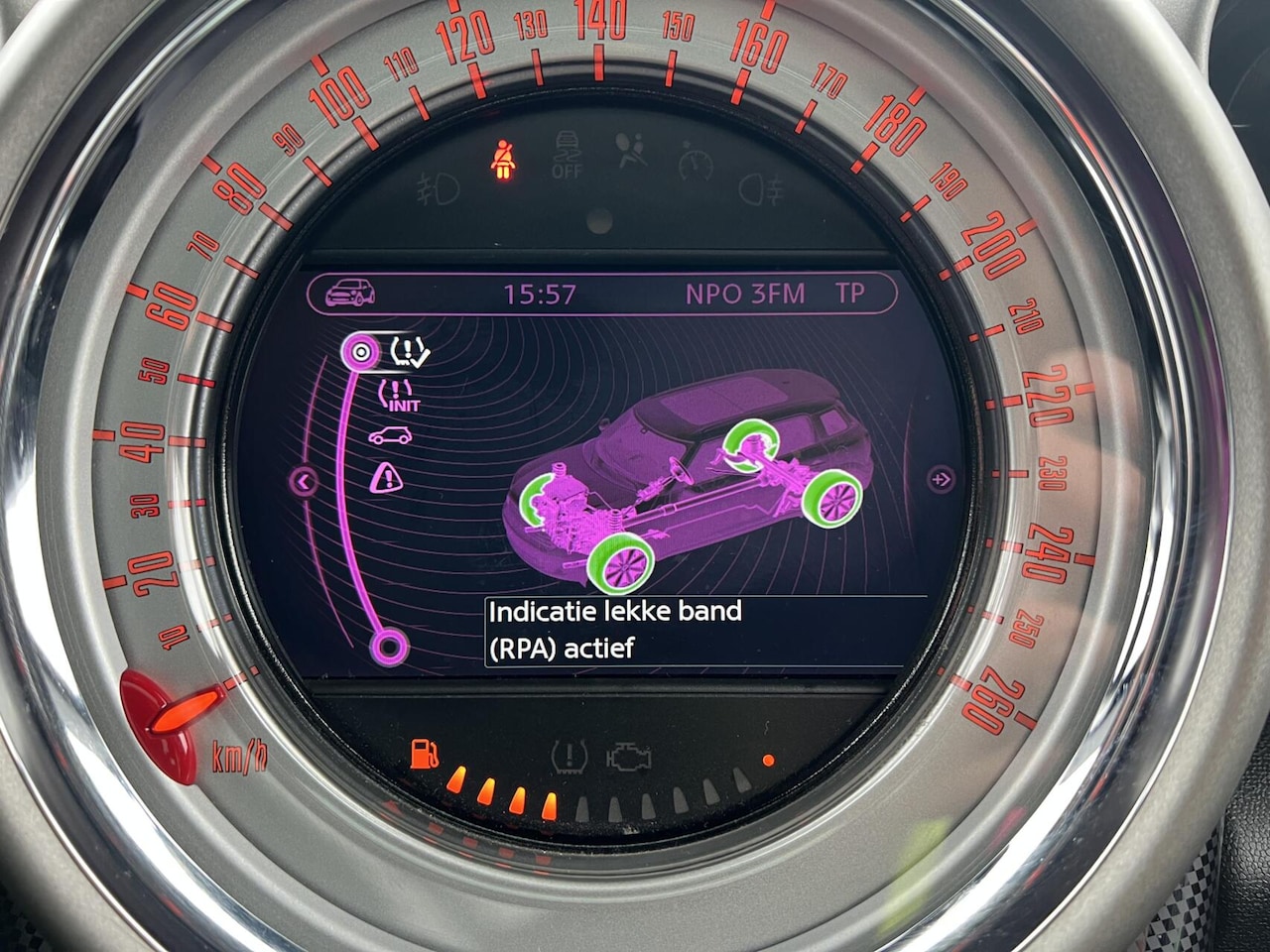This screenshot has height=952, width=1270.
Task: Open the vehicle car-outline menu entry
Action: (x=390, y=435)
